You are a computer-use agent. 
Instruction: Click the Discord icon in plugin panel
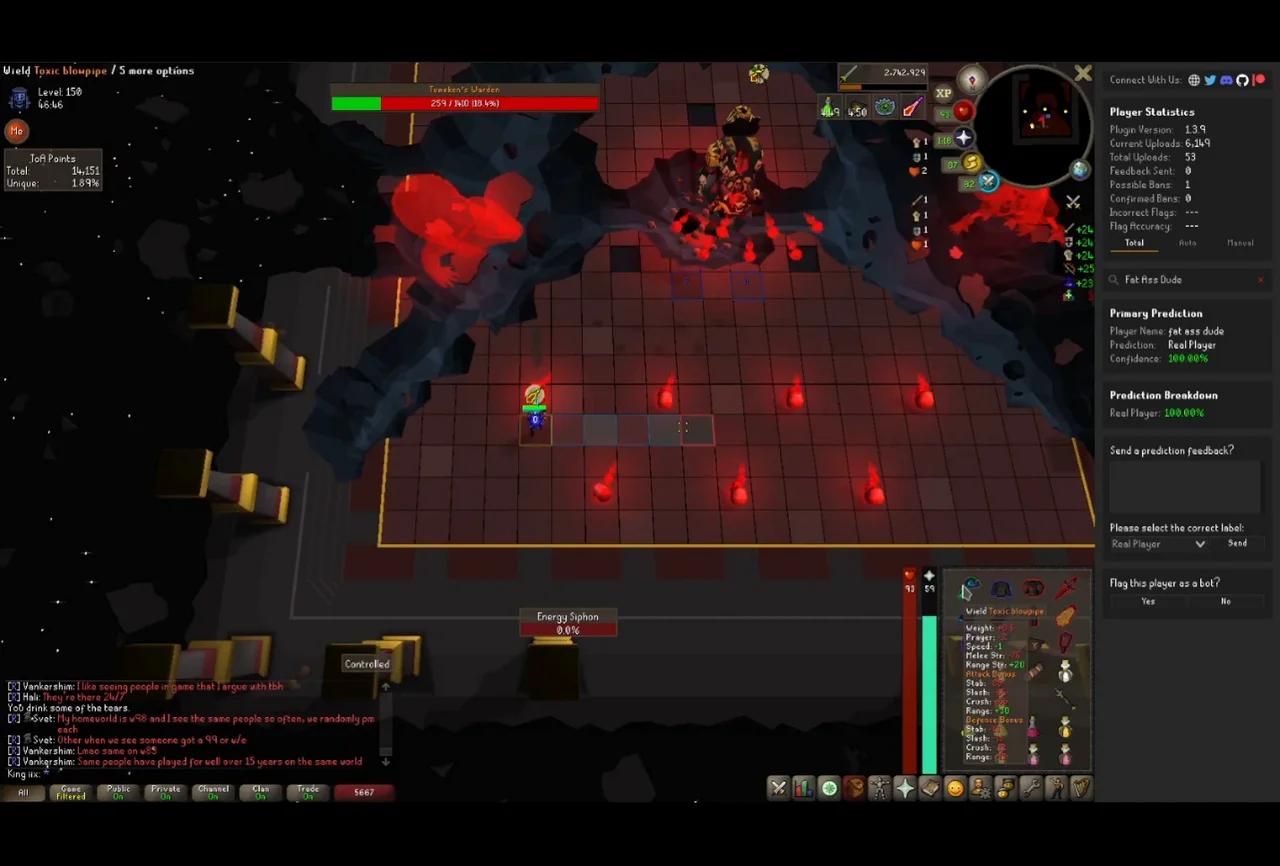(x=1226, y=80)
